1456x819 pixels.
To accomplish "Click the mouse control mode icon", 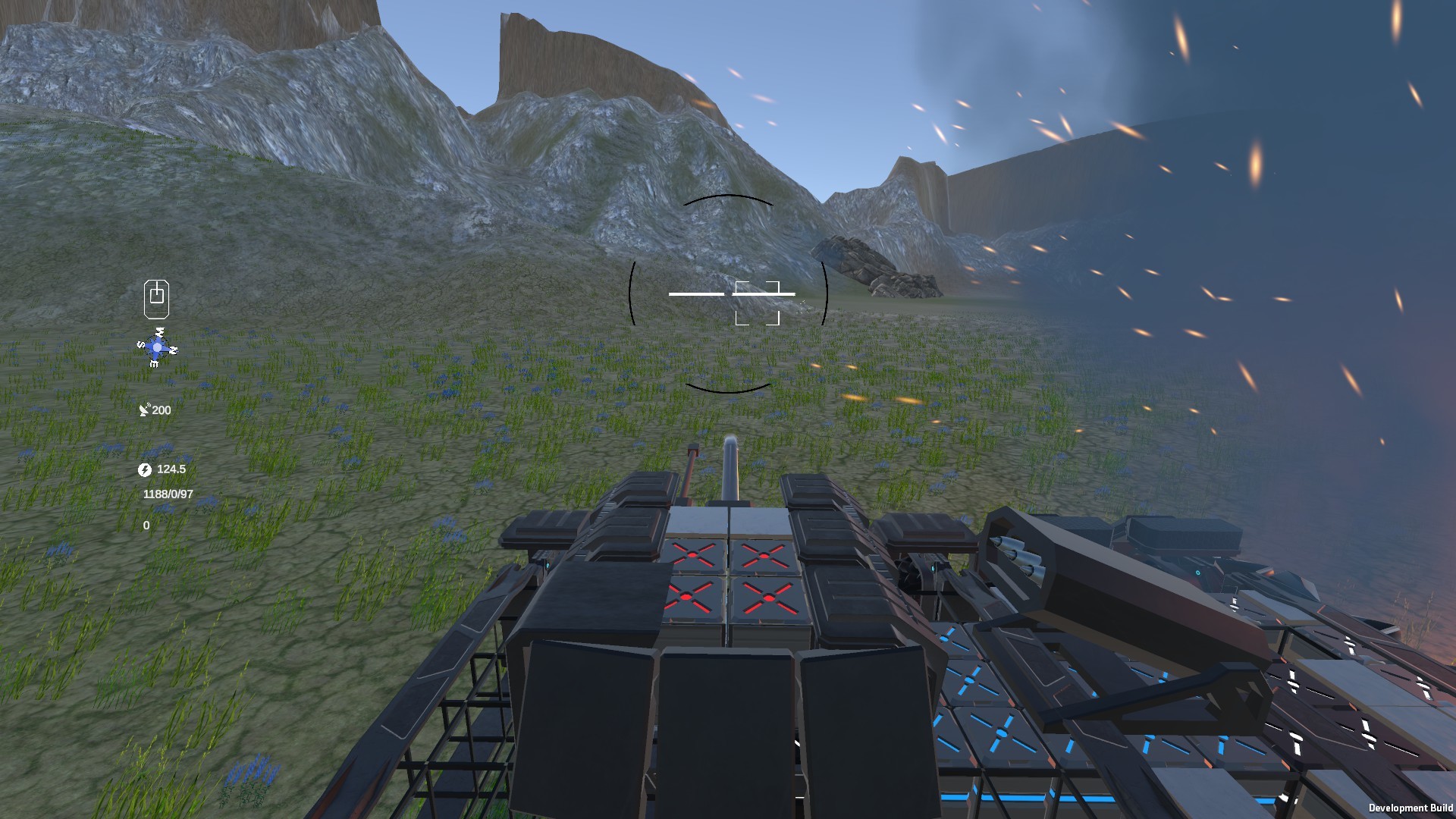I will coord(155,298).
